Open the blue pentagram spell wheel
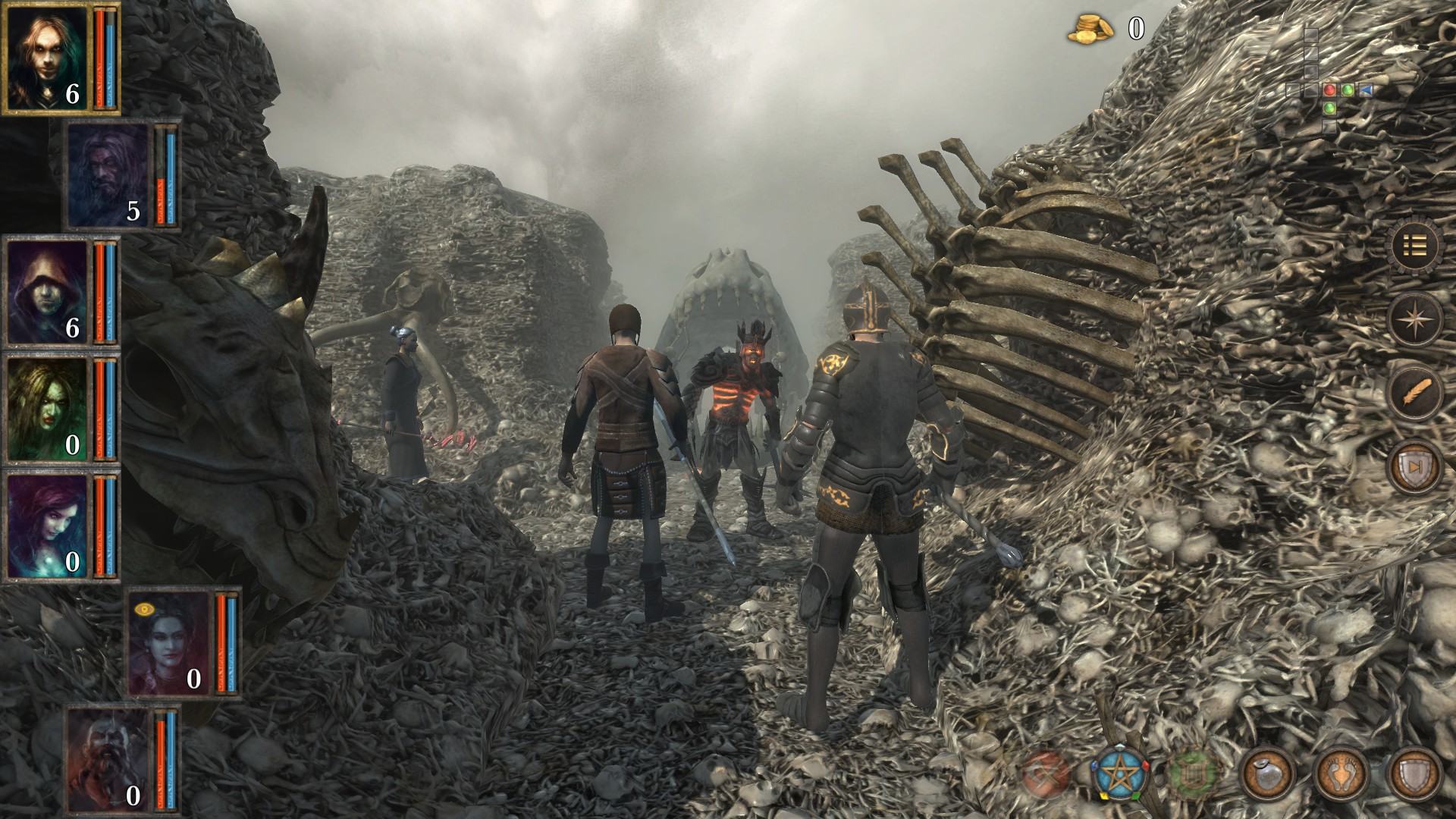1456x819 pixels. point(1120,773)
